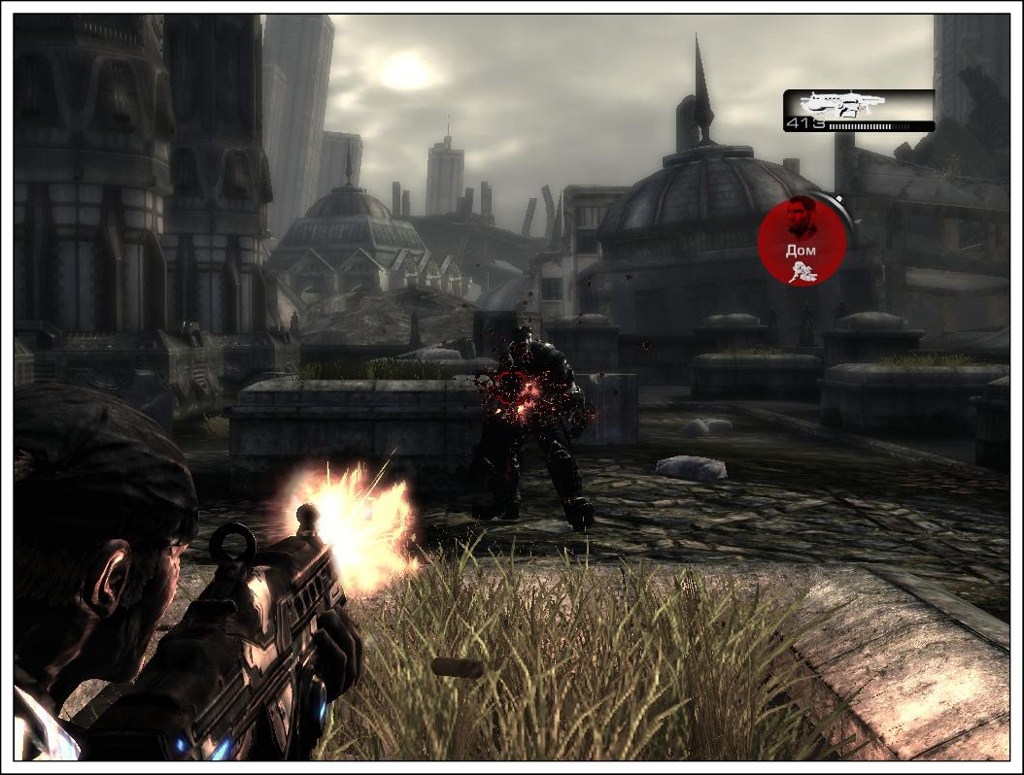
Task: Click the red downed-teammate marker labeled Дом
Action: 802,241
